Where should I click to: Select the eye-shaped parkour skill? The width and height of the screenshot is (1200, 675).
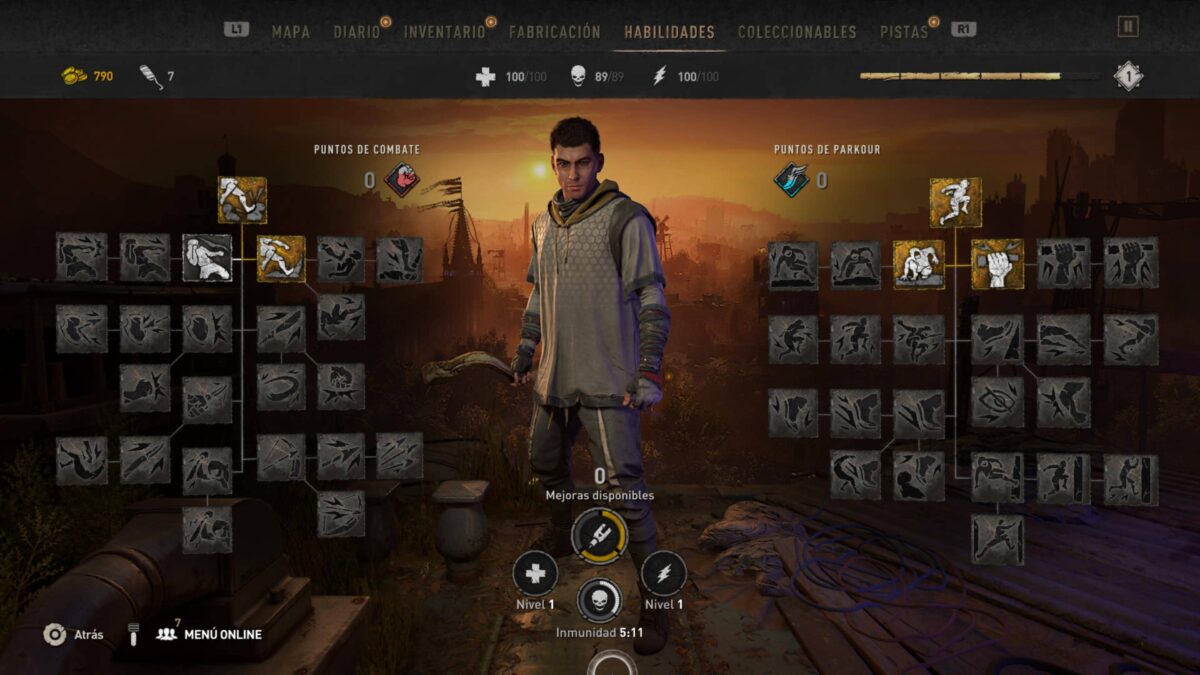point(997,402)
